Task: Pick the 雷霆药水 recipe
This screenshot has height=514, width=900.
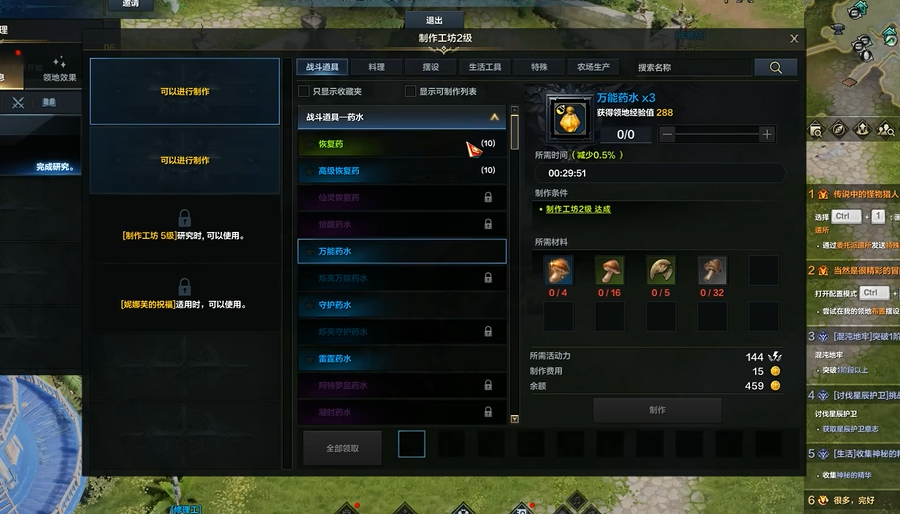Action: coord(401,358)
